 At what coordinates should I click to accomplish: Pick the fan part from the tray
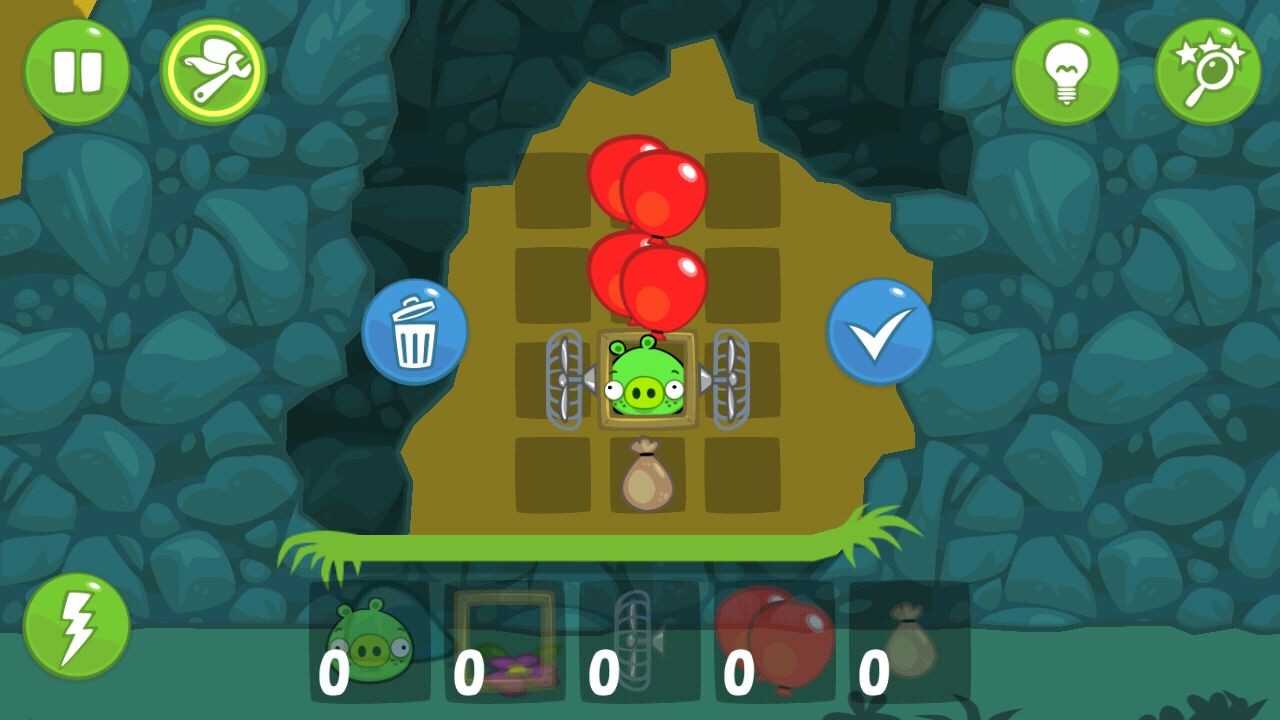[639, 642]
